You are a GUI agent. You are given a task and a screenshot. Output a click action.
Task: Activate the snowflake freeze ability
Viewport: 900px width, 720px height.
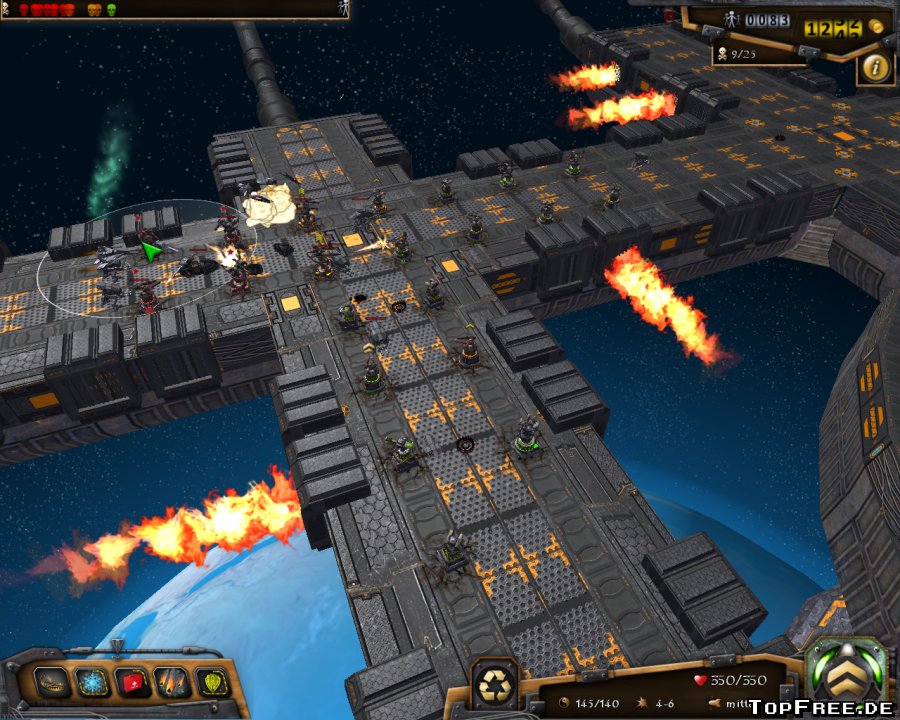tap(92, 683)
